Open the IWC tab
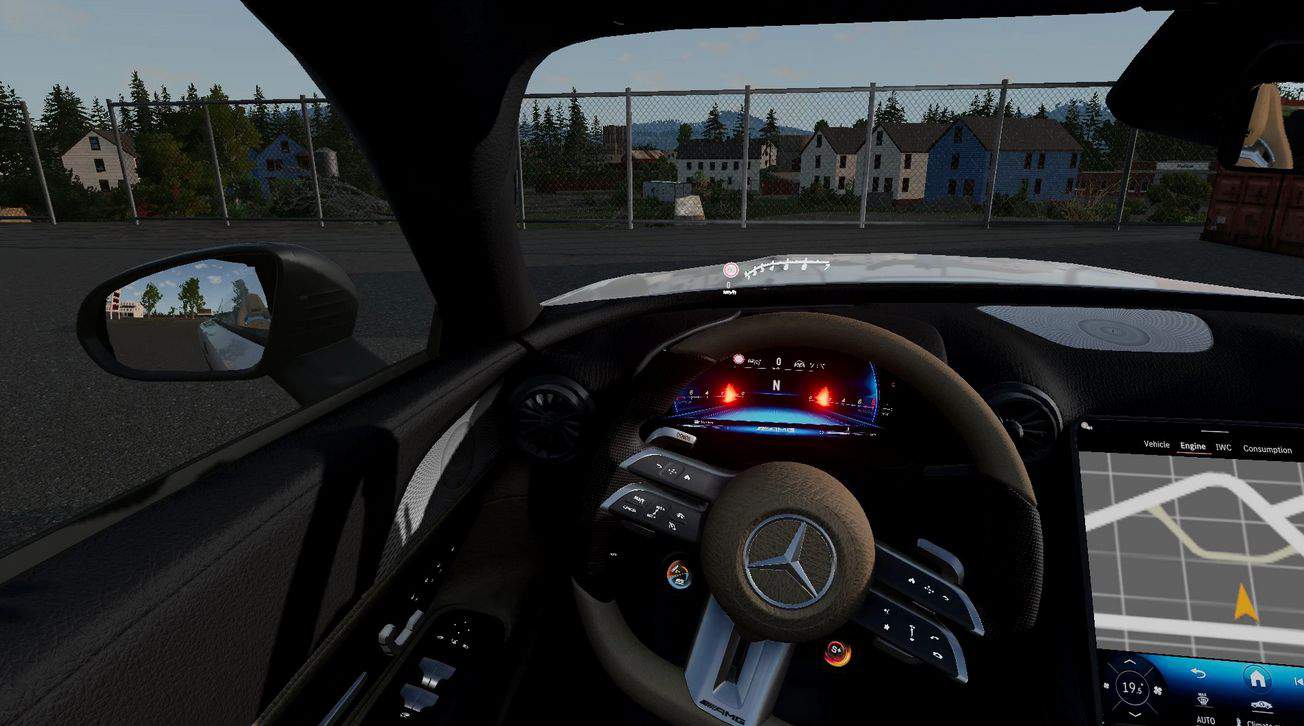 [1223, 448]
